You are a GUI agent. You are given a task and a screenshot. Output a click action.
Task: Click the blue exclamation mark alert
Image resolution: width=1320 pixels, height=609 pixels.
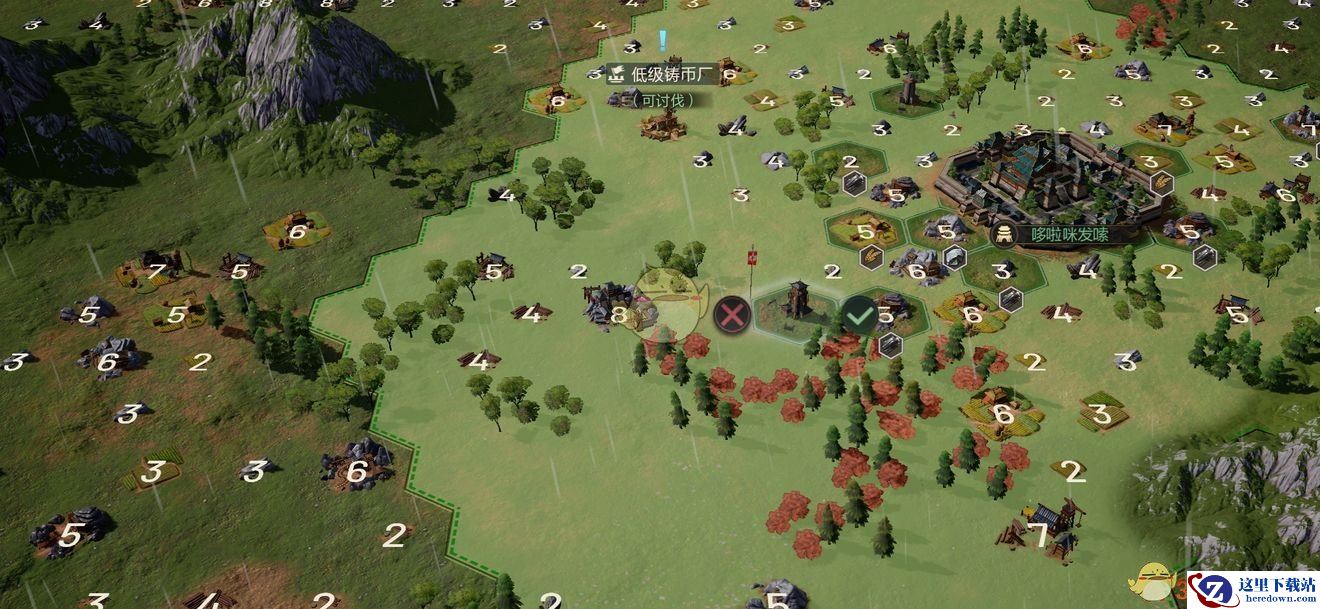click(662, 41)
